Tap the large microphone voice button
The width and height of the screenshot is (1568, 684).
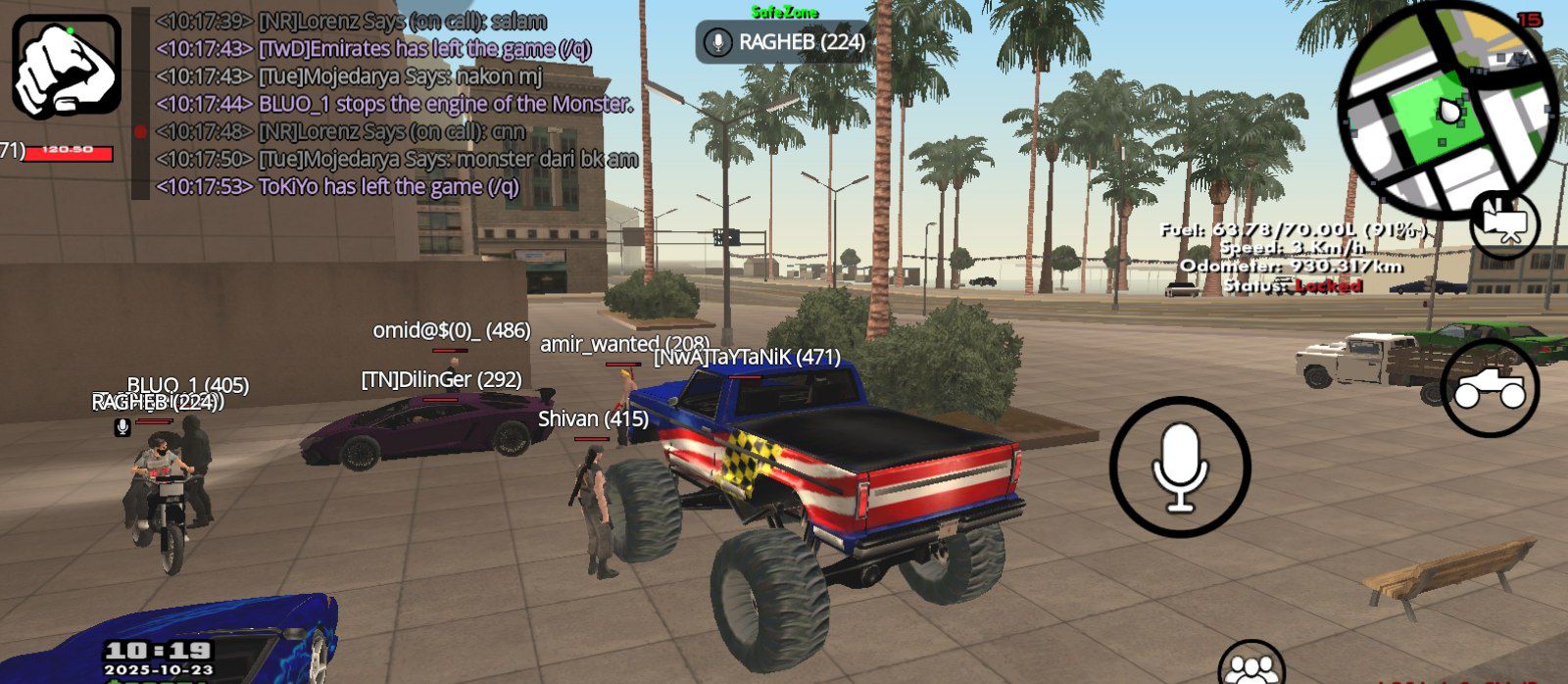(x=1180, y=466)
